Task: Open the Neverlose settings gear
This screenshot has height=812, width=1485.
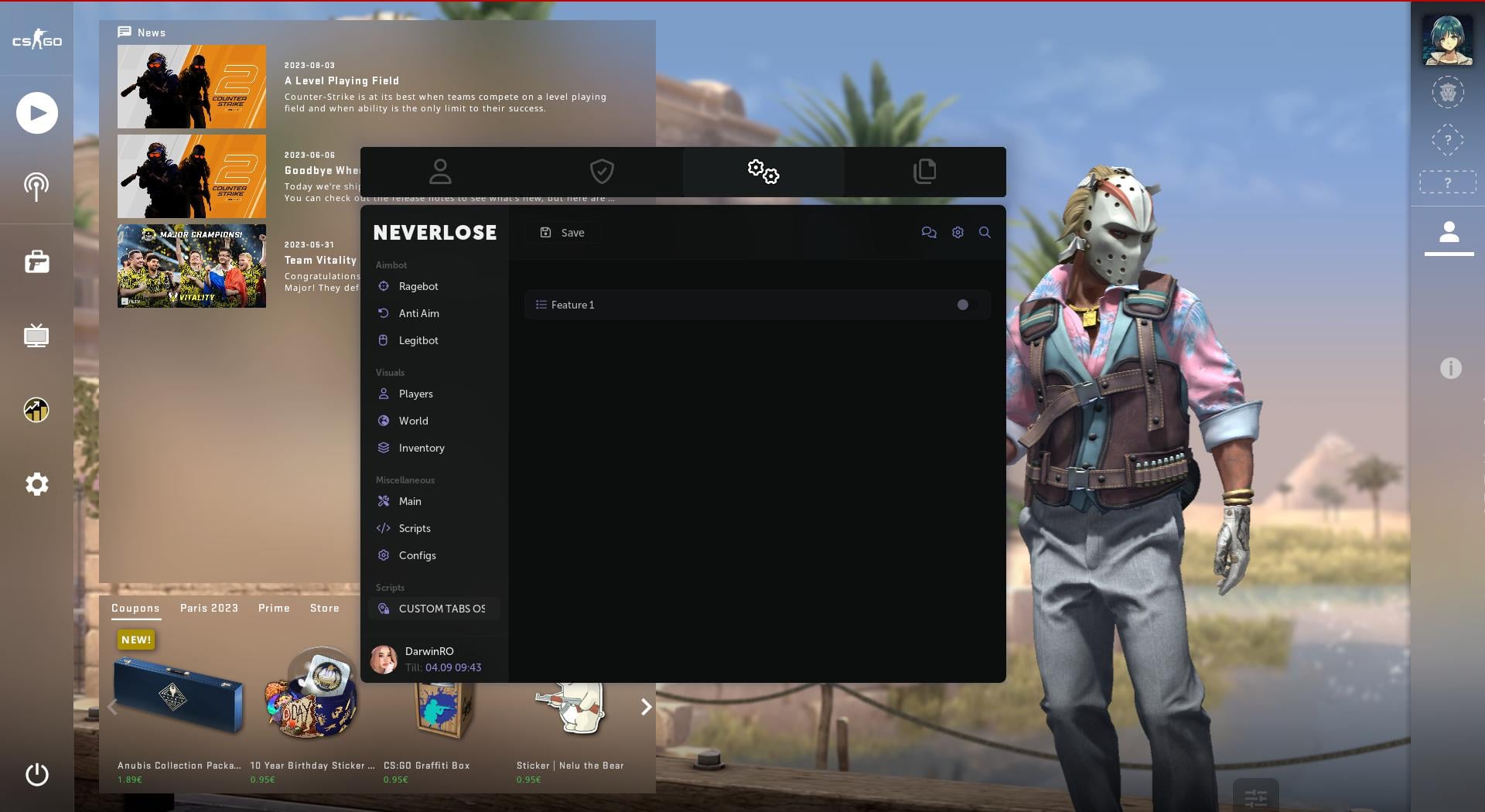Action: (958, 232)
